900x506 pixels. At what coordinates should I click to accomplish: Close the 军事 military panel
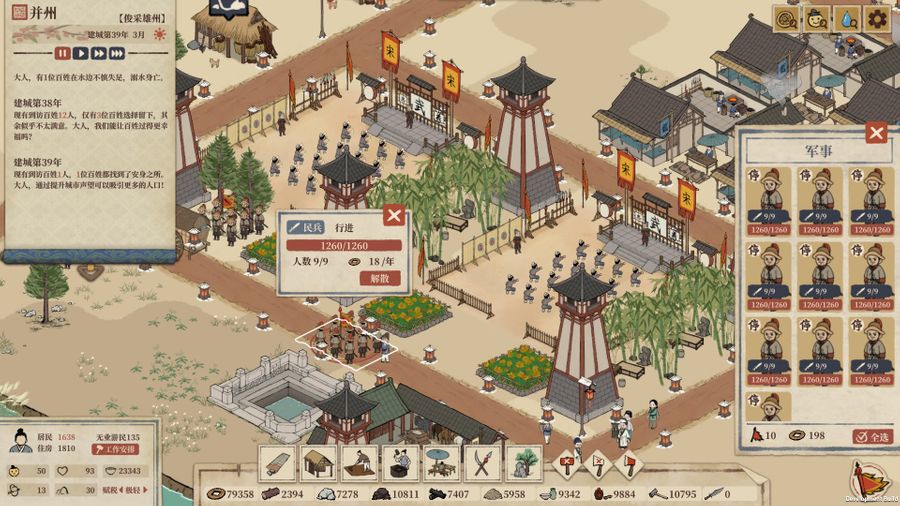pyautogui.click(x=876, y=133)
